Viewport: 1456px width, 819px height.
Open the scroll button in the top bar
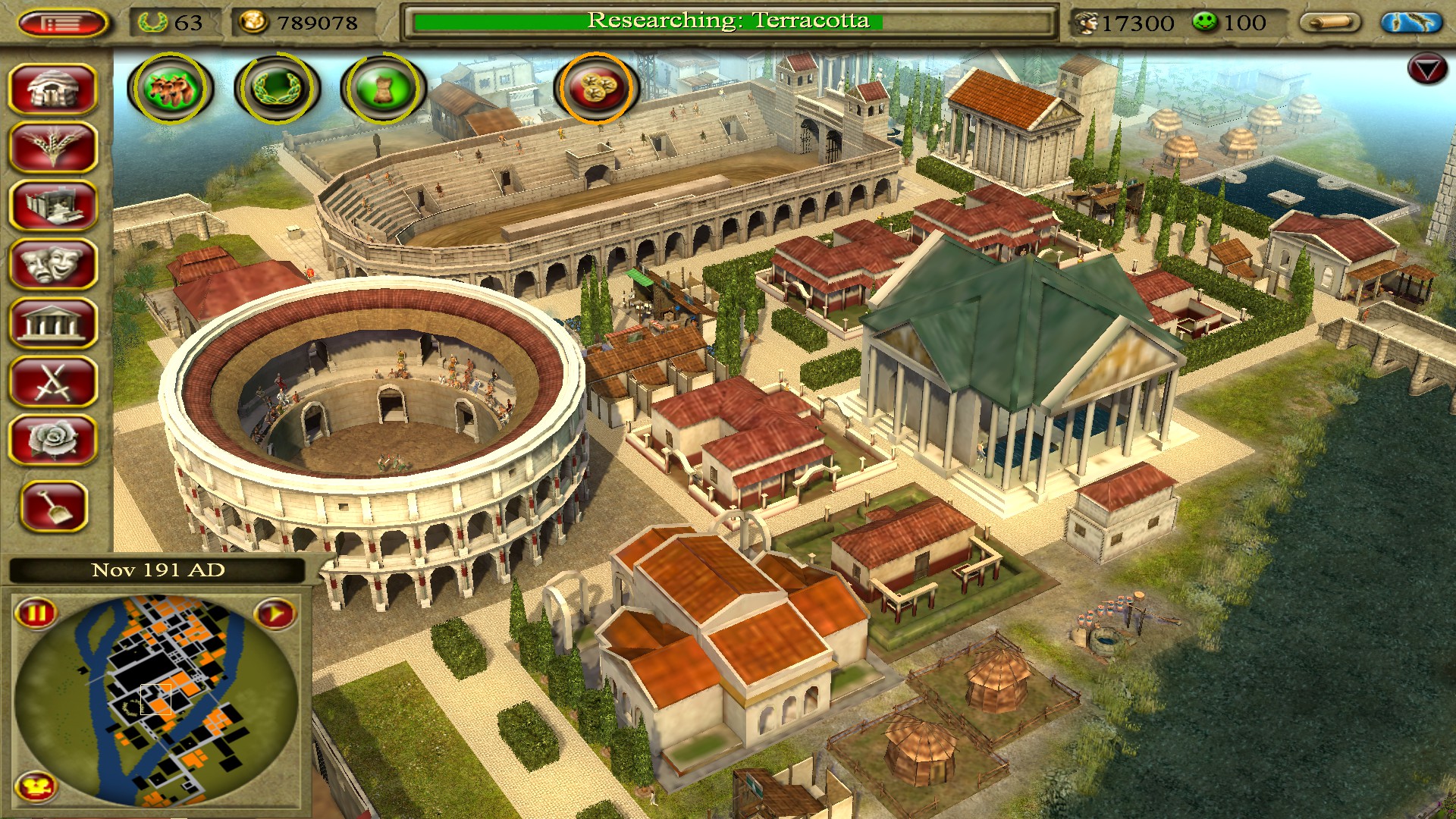click(1330, 23)
